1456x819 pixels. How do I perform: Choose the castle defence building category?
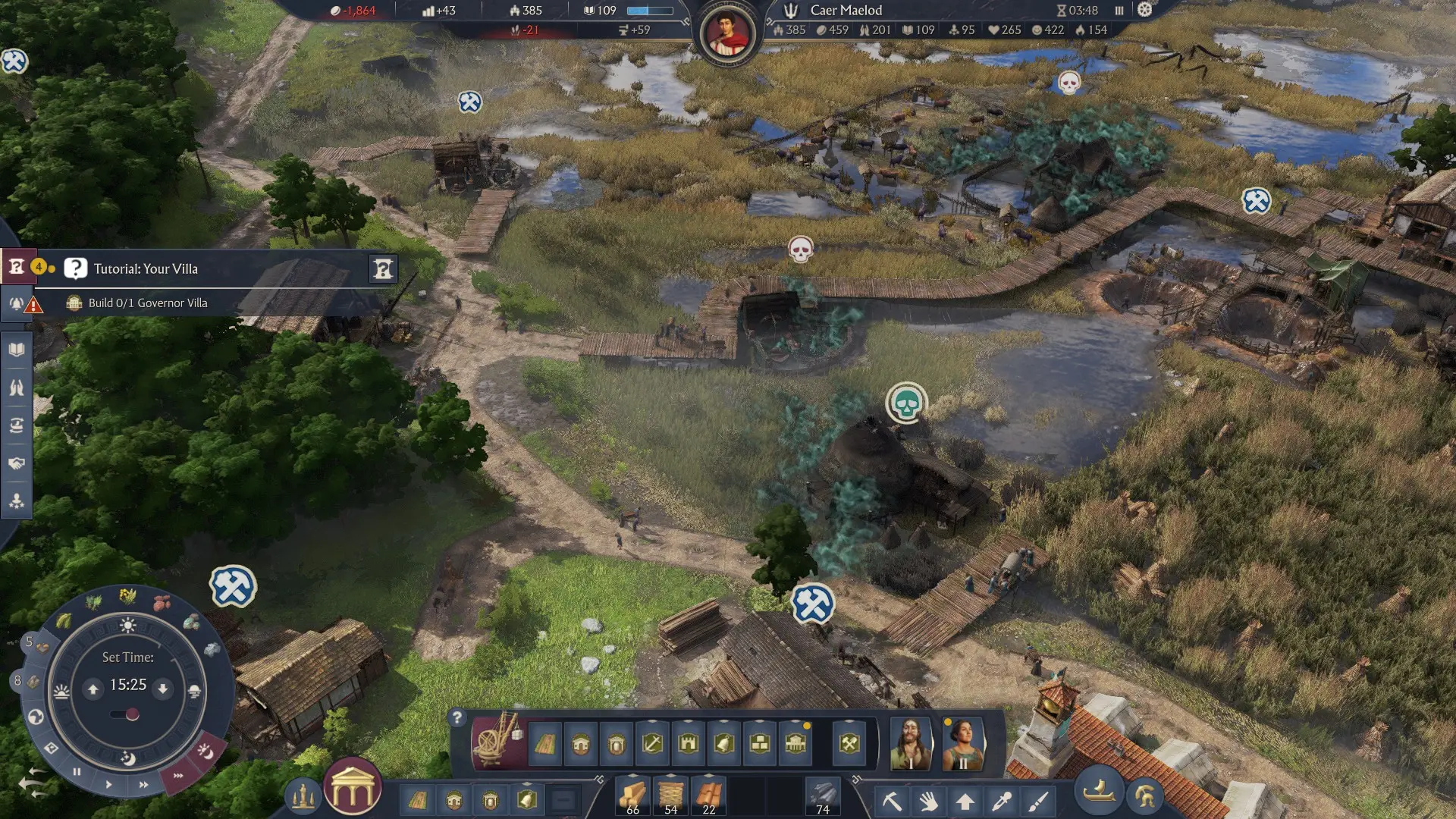(x=689, y=744)
